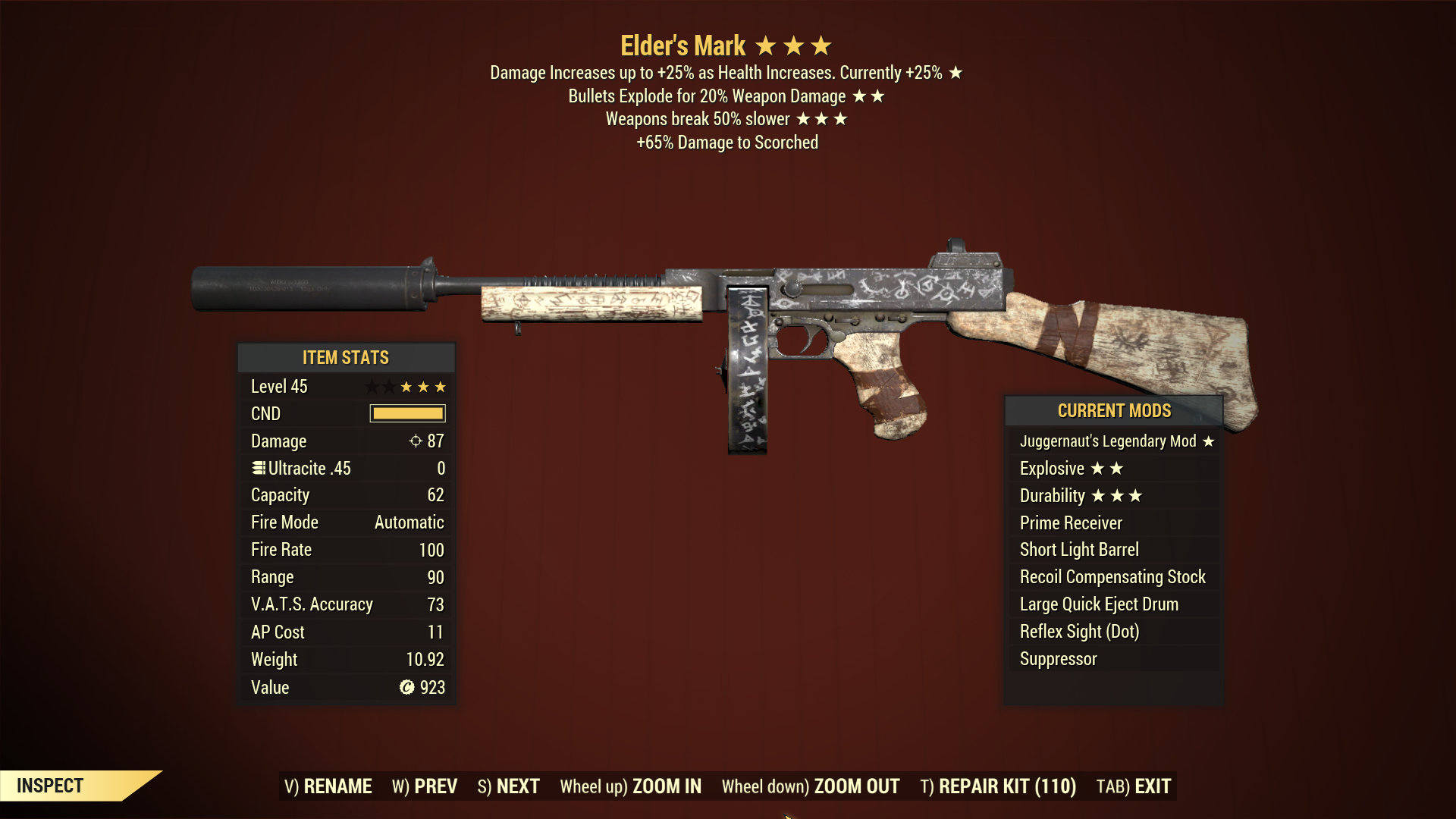Toggle the Suppressor mod entry
The image size is (1456, 819).
pyautogui.click(x=1058, y=658)
